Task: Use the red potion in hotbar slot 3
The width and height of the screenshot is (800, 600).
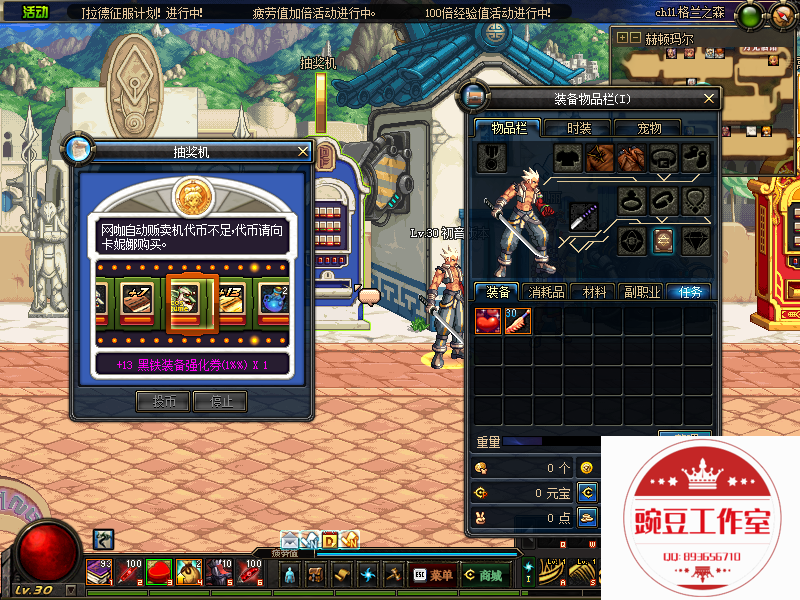Action: click(x=160, y=572)
